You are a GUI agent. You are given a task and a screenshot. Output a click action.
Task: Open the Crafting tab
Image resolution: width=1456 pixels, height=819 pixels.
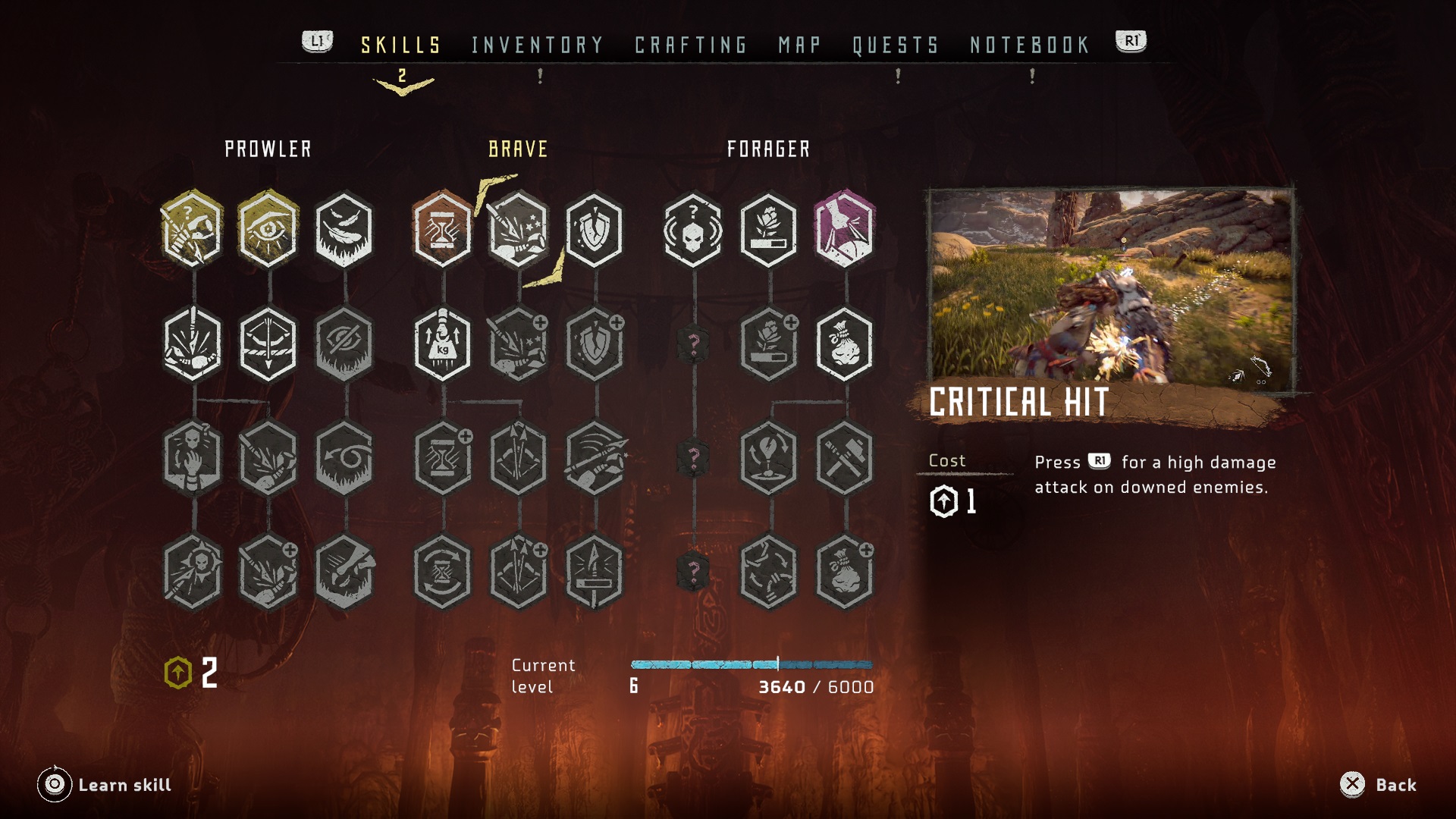(691, 45)
